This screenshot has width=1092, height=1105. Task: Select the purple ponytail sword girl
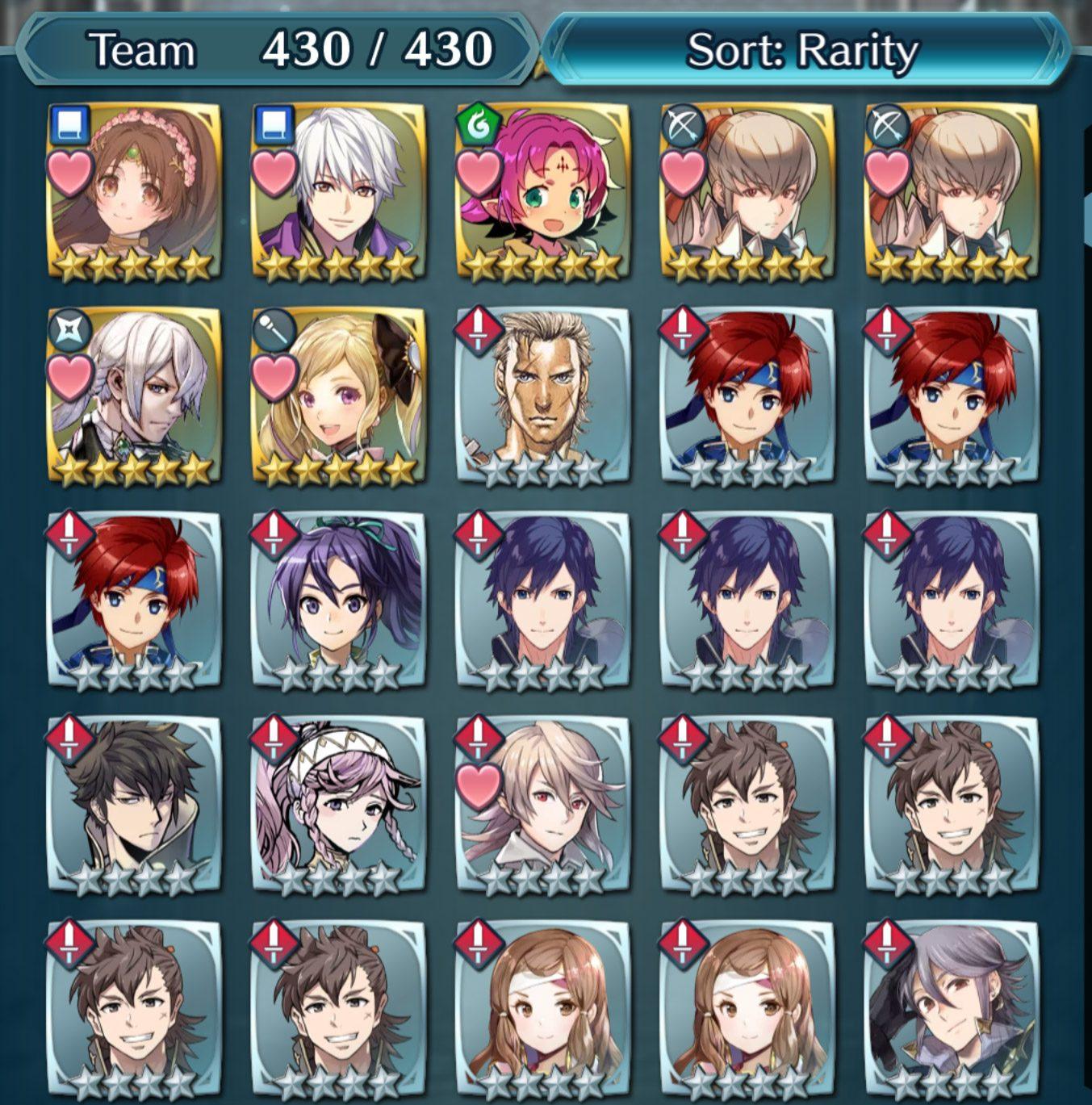(x=338, y=600)
